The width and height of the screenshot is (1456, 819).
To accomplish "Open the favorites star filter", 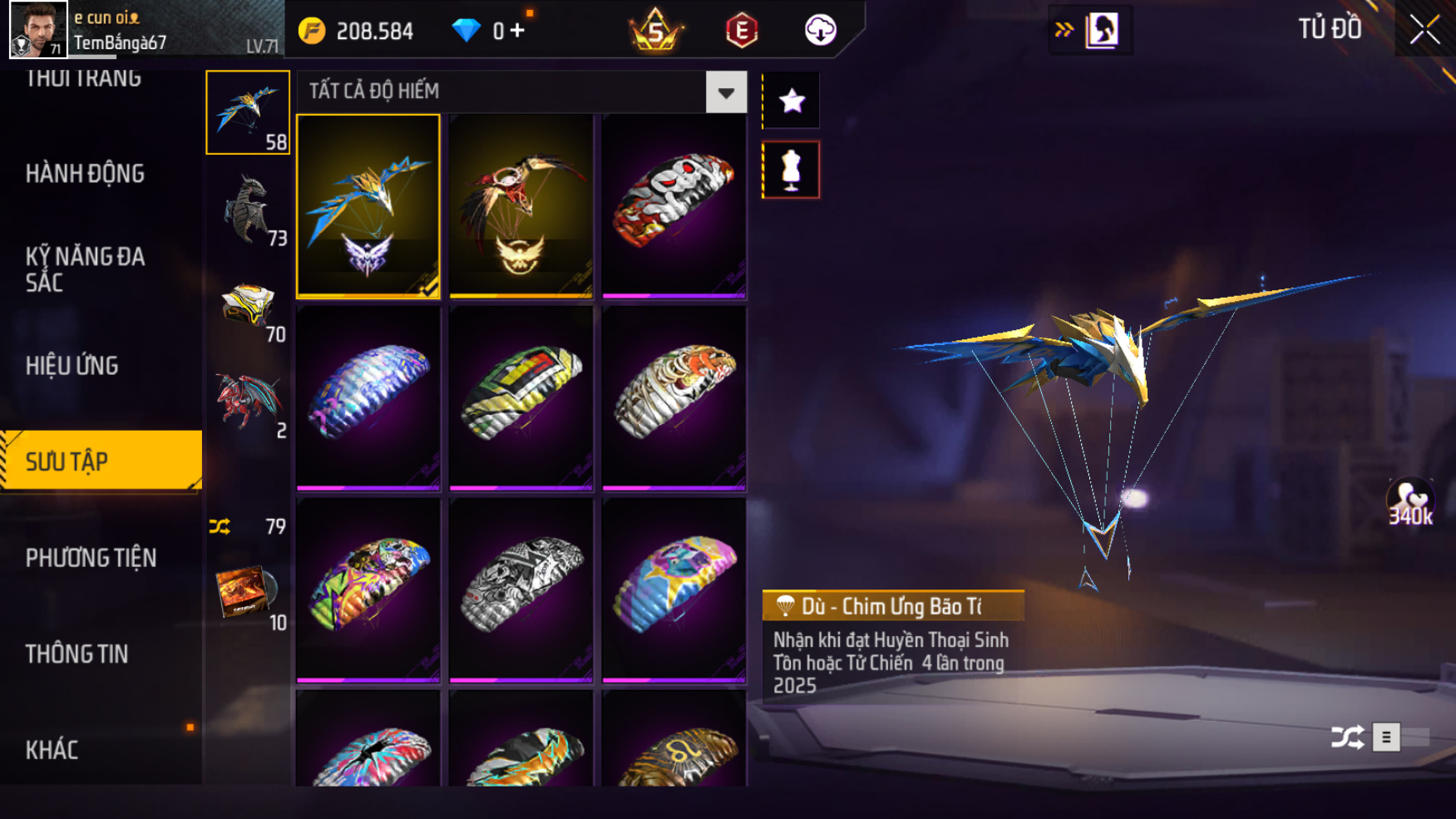I will (791, 101).
